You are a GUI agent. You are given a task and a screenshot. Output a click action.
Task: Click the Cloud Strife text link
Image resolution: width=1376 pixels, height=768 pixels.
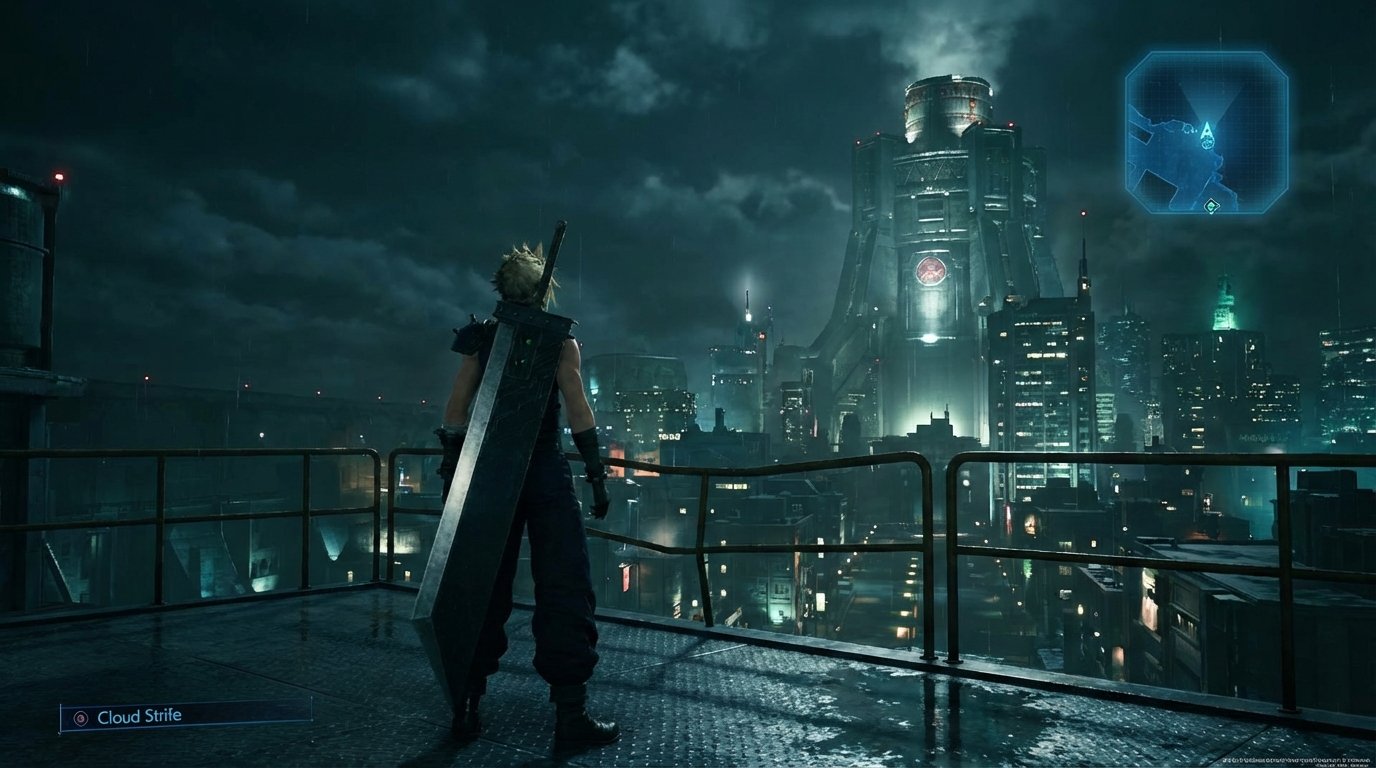(140, 716)
